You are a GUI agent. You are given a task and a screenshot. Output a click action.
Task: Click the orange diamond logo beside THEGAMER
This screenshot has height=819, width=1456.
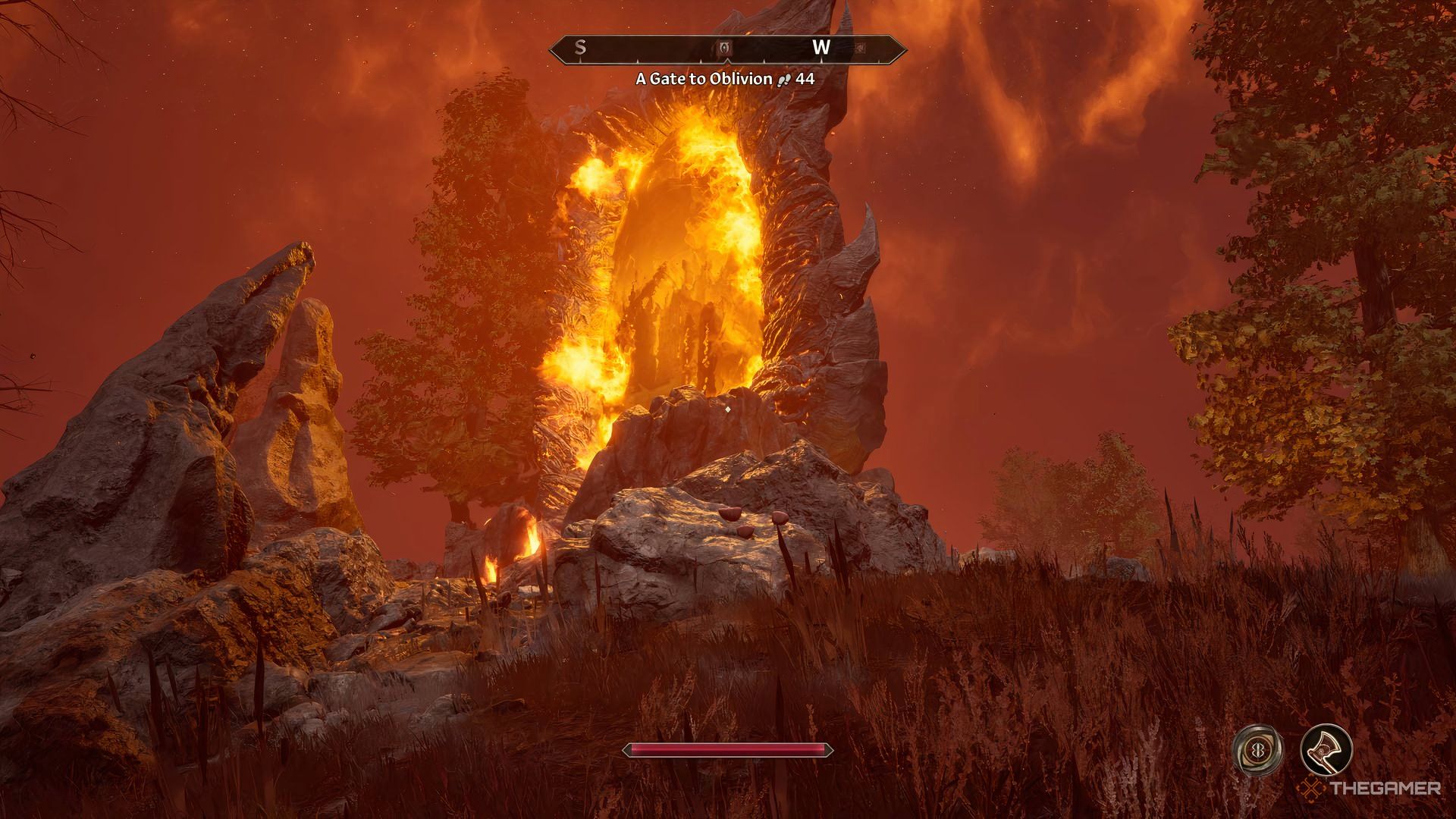click(x=1310, y=789)
